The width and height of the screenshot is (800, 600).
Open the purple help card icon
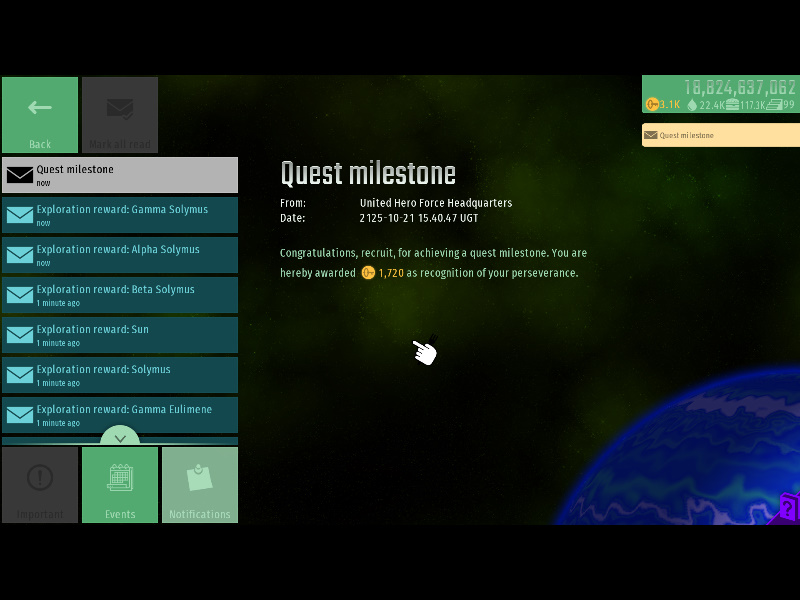coord(788,508)
